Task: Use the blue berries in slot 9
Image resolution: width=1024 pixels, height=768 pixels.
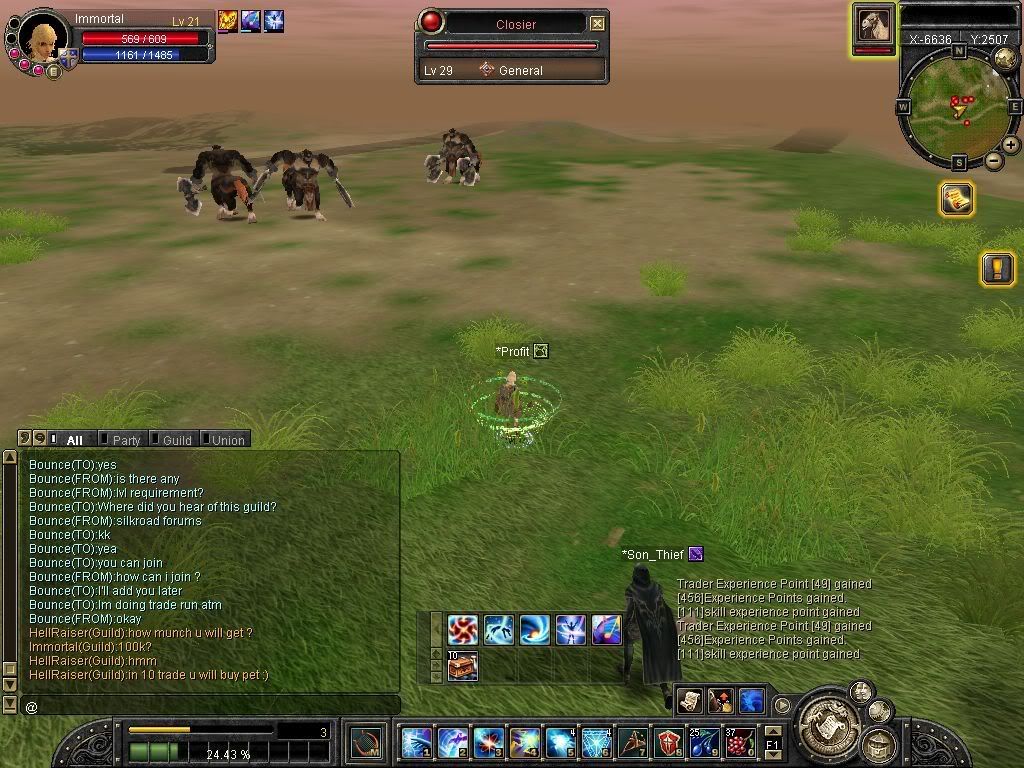Action: (703, 743)
